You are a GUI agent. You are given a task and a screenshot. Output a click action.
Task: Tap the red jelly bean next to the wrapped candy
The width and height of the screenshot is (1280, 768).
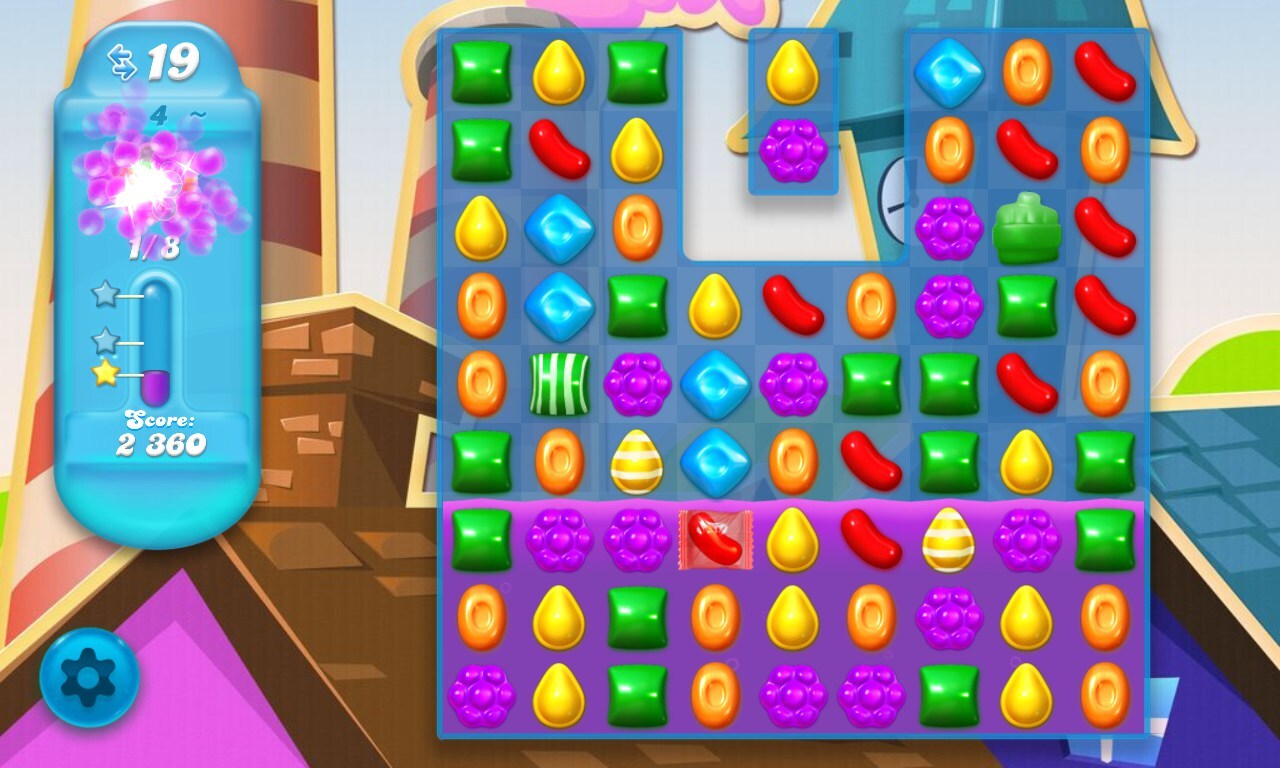pos(869,538)
